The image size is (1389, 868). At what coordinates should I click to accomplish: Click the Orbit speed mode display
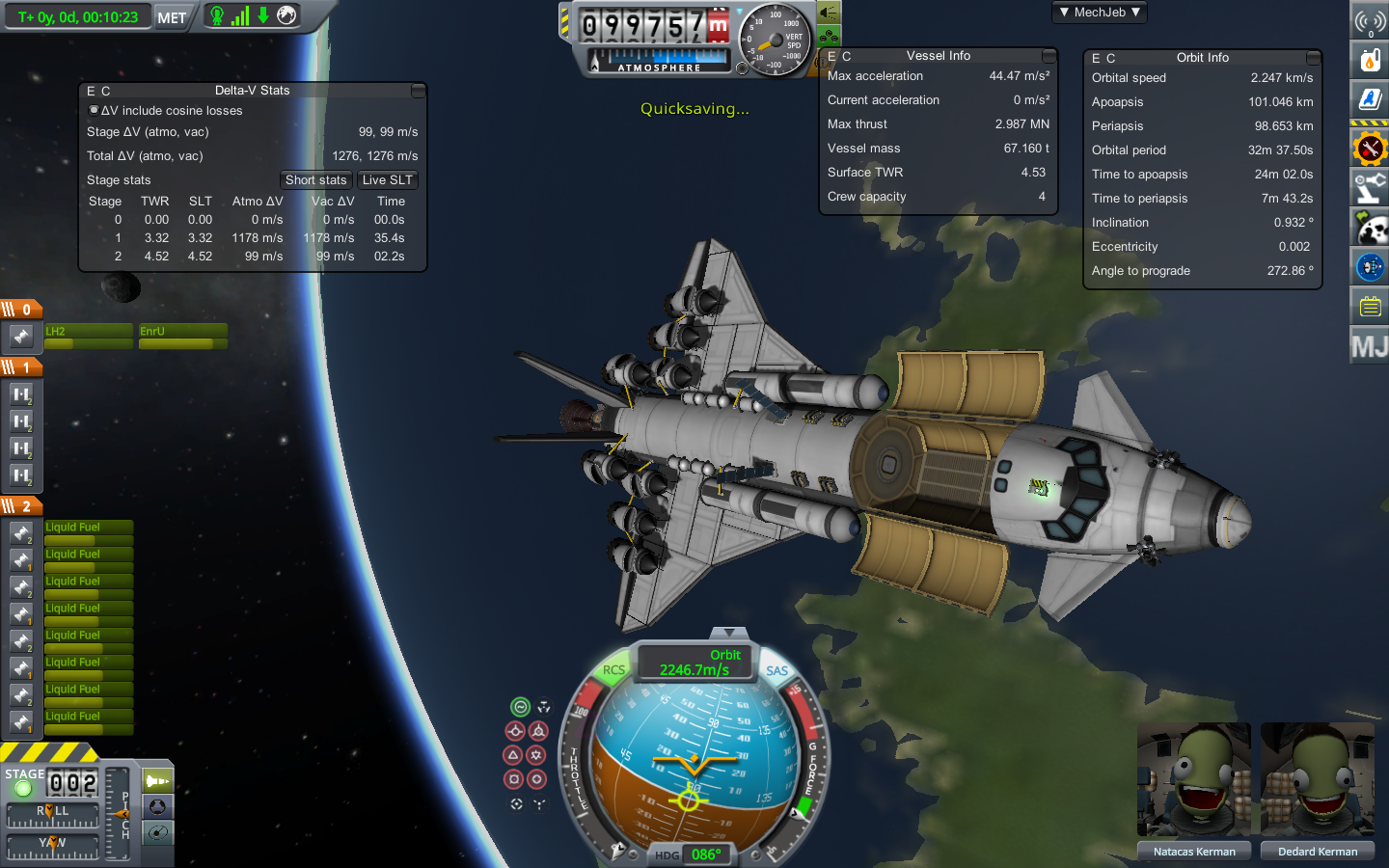coord(694,663)
